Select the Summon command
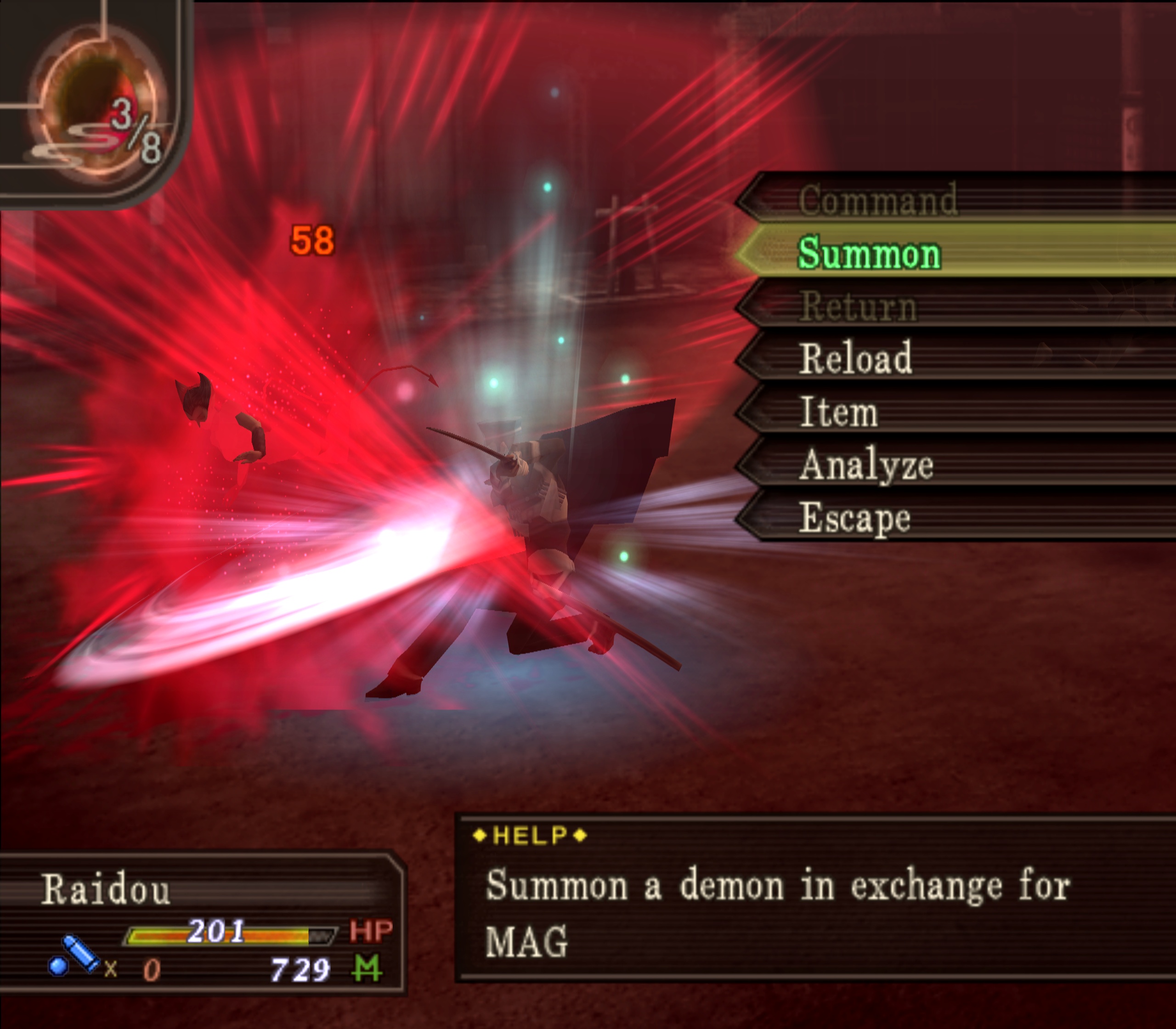Viewport: 1176px width, 1029px height. point(869,253)
